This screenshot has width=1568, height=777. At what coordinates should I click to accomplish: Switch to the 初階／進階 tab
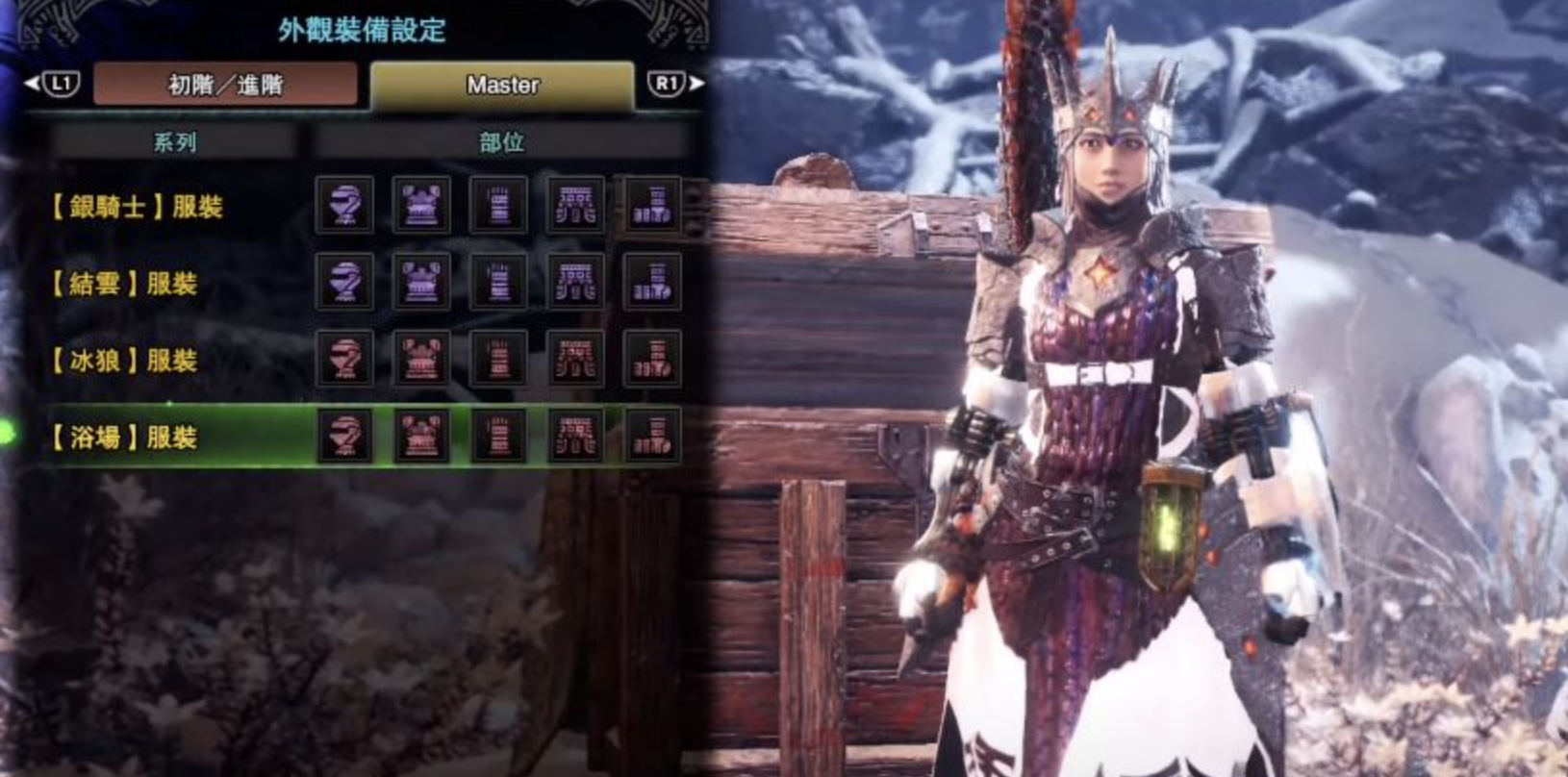[225, 85]
